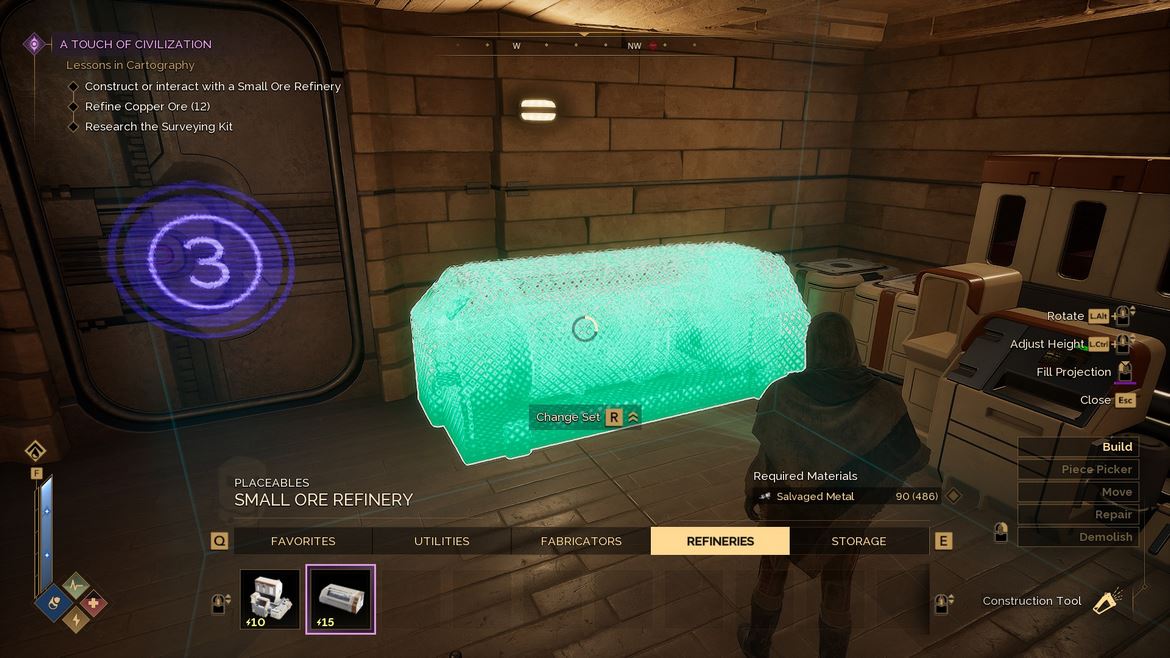Select the Small Ore Refinery thumbnail
Screen dimensions: 1170x658
(x=340, y=599)
